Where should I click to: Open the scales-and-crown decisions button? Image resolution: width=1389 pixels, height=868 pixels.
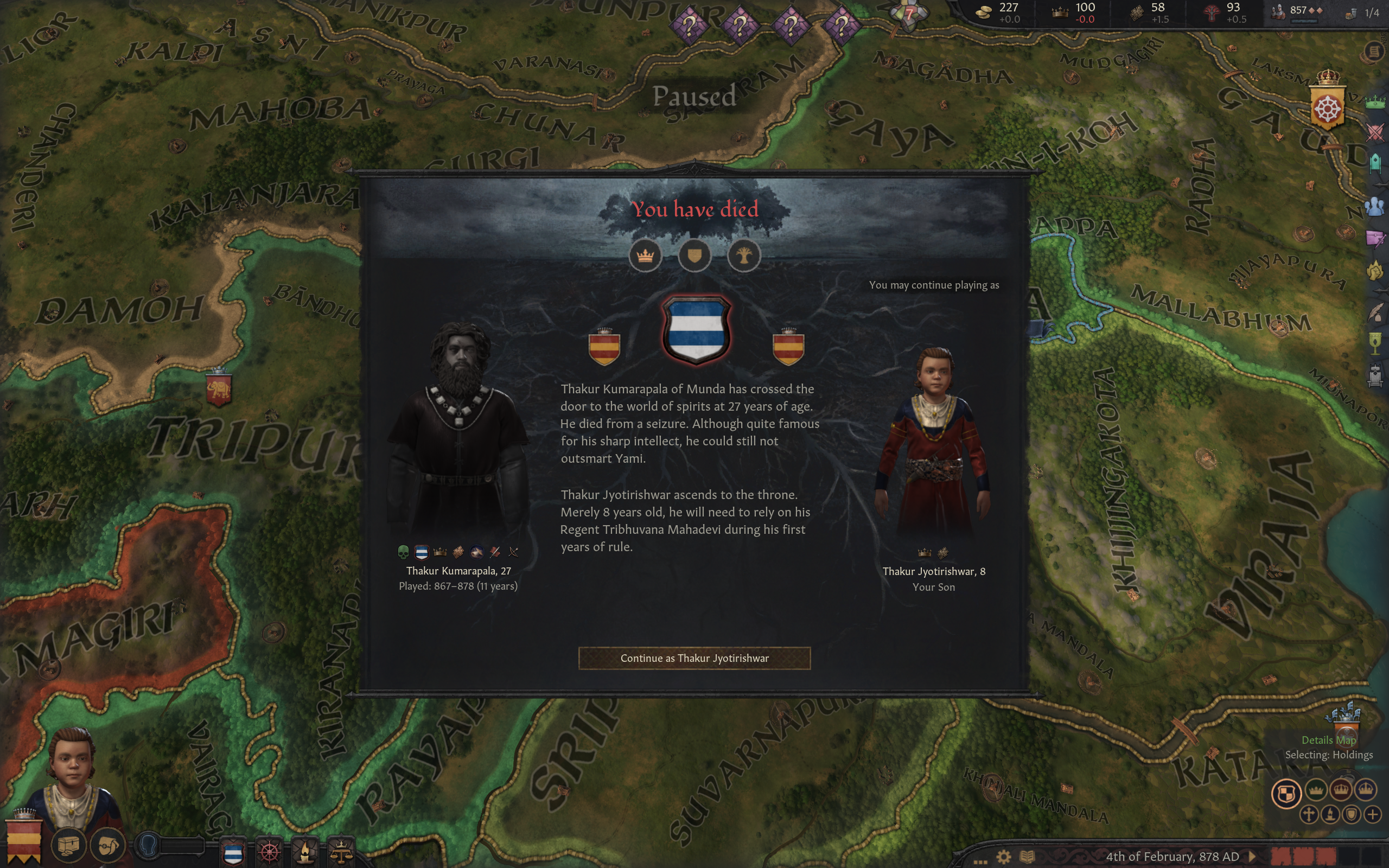(x=341, y=852)
